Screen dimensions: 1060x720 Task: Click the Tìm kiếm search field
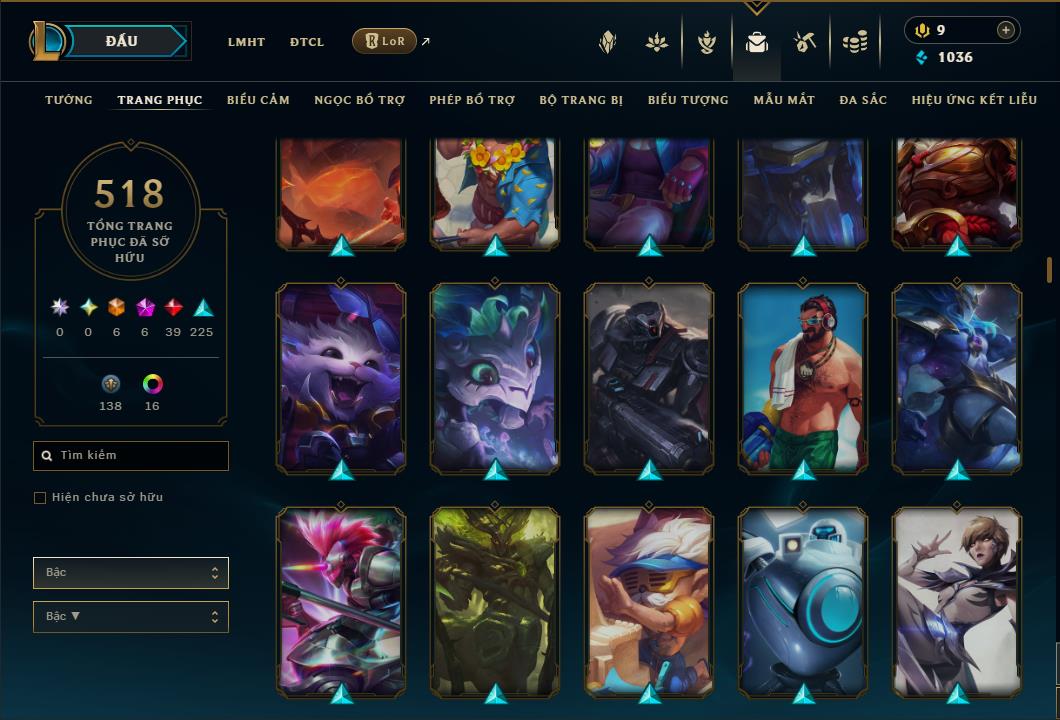(131, 456)
